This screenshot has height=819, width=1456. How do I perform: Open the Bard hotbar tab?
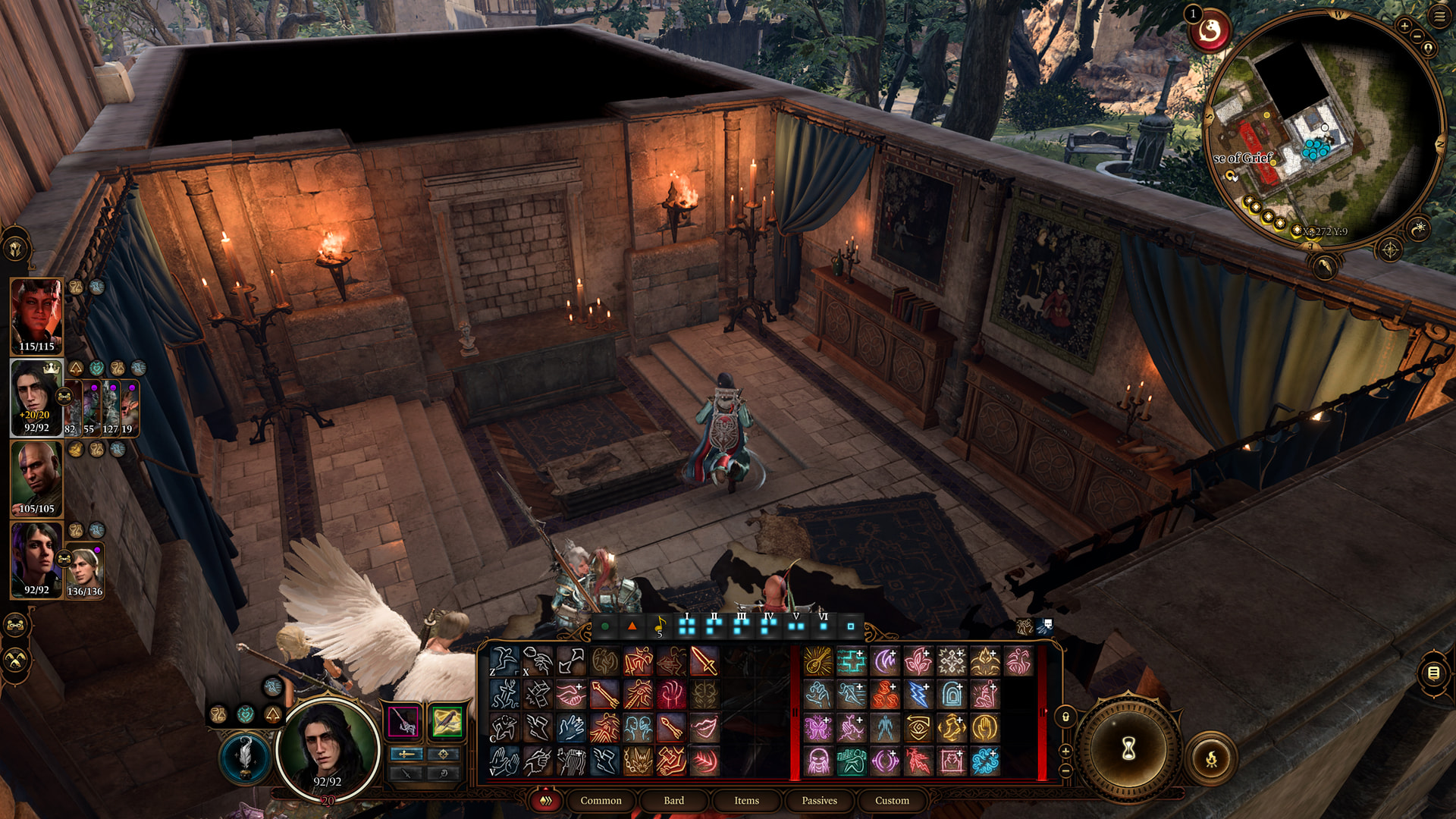673,800
